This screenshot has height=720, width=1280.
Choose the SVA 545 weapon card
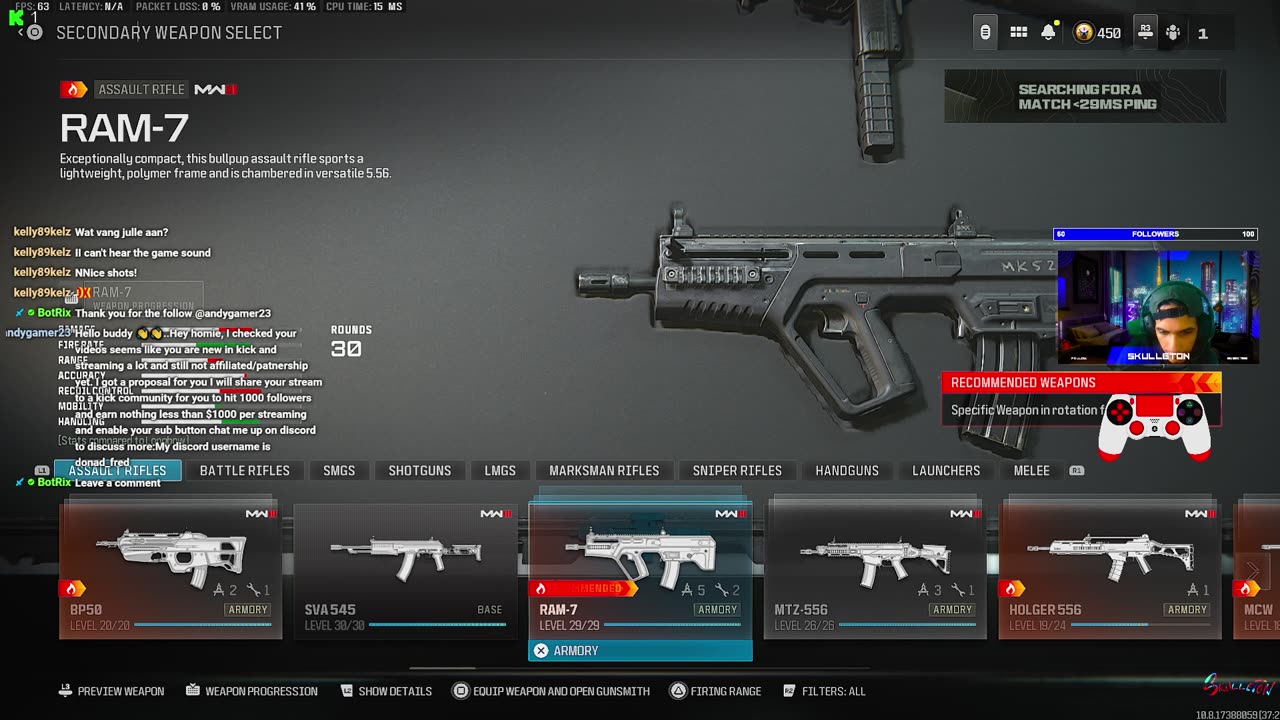tap(406, 569)
